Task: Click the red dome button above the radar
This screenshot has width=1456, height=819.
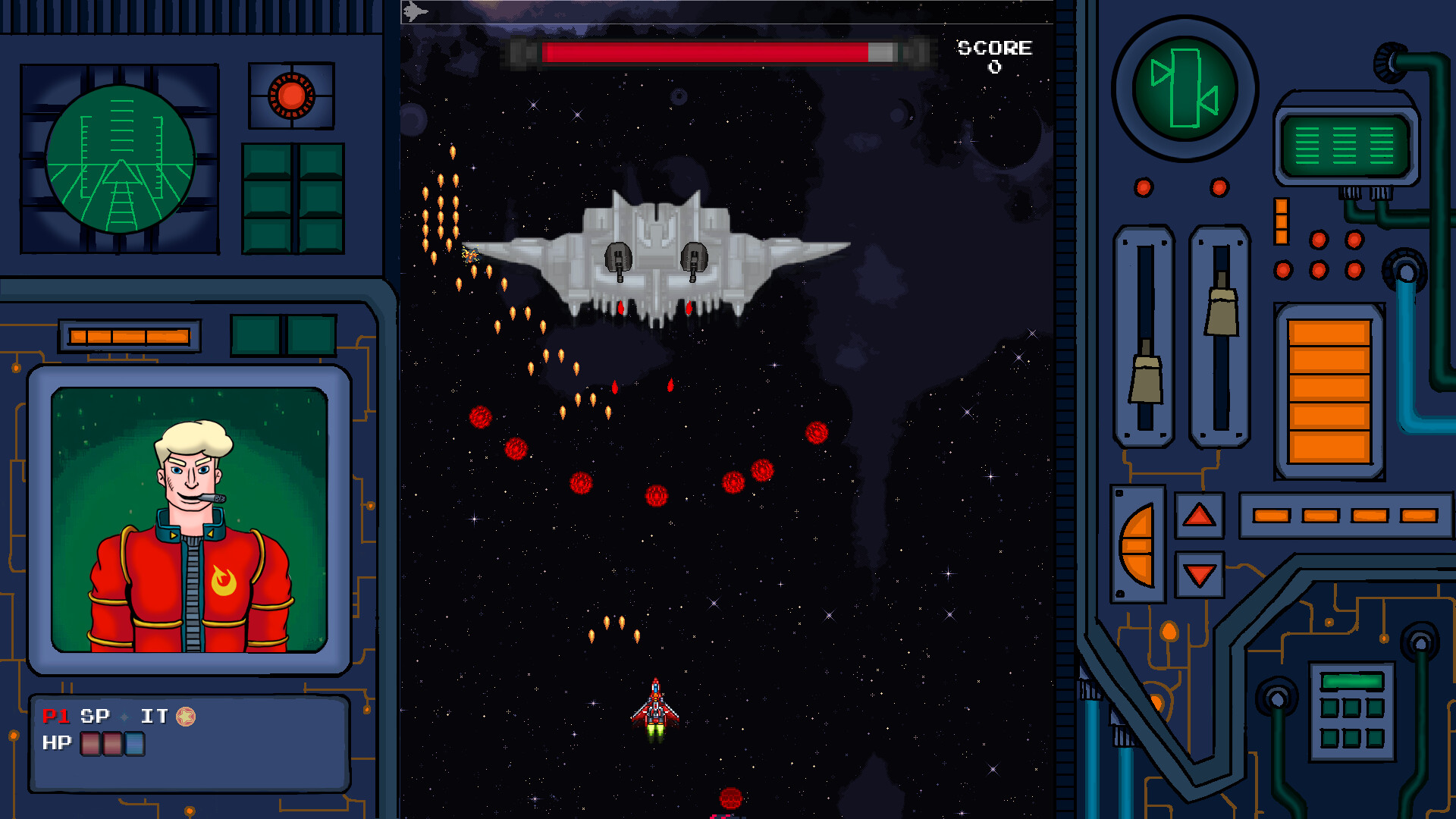Action: click(290, 93)
